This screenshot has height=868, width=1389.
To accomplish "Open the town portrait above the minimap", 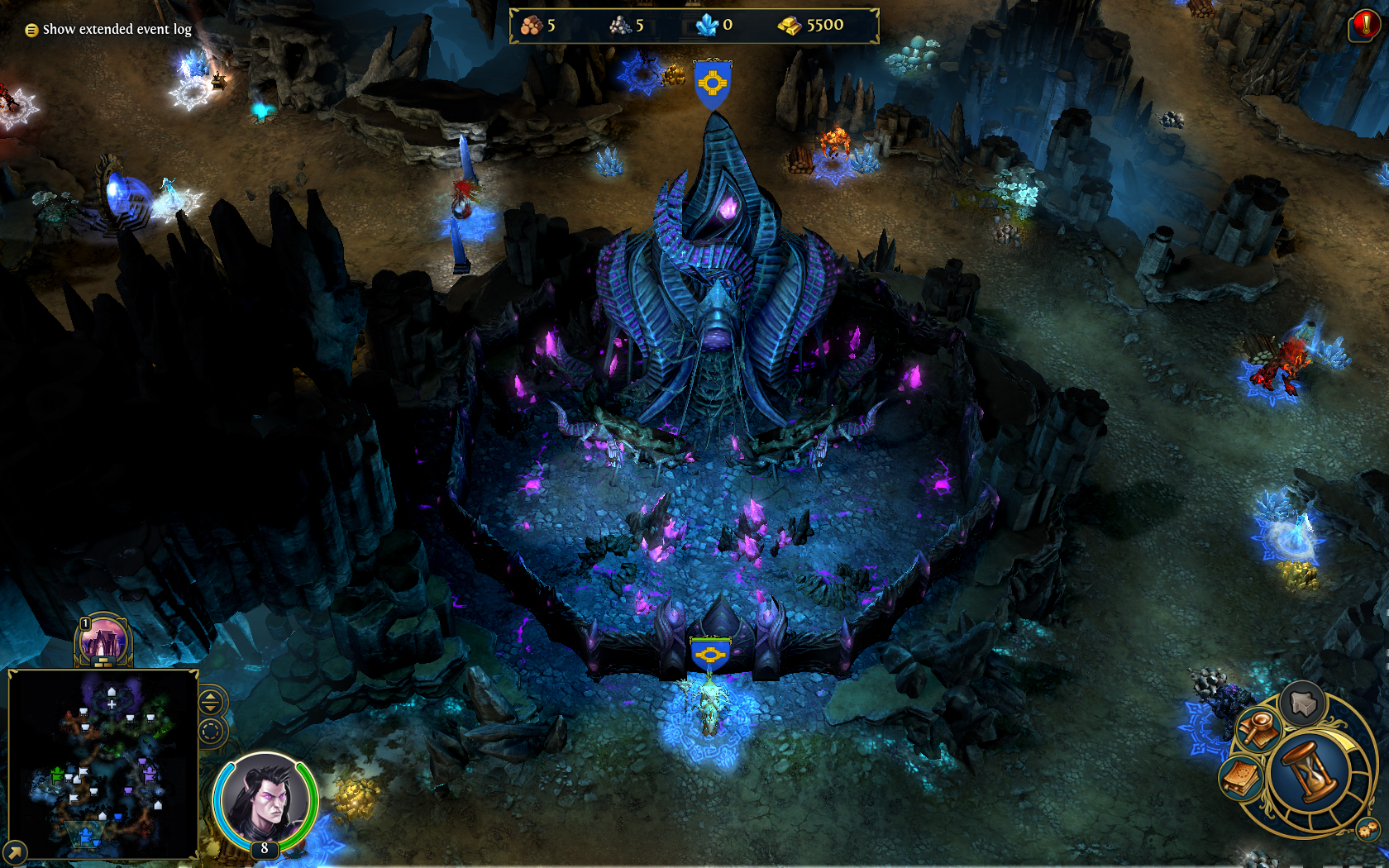I will (103, 641).
